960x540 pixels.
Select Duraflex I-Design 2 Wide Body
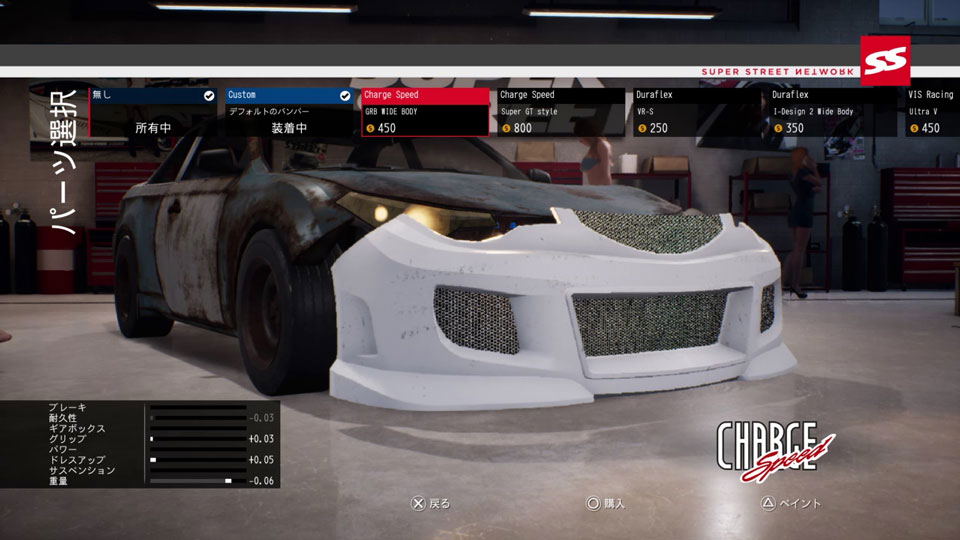835,112
